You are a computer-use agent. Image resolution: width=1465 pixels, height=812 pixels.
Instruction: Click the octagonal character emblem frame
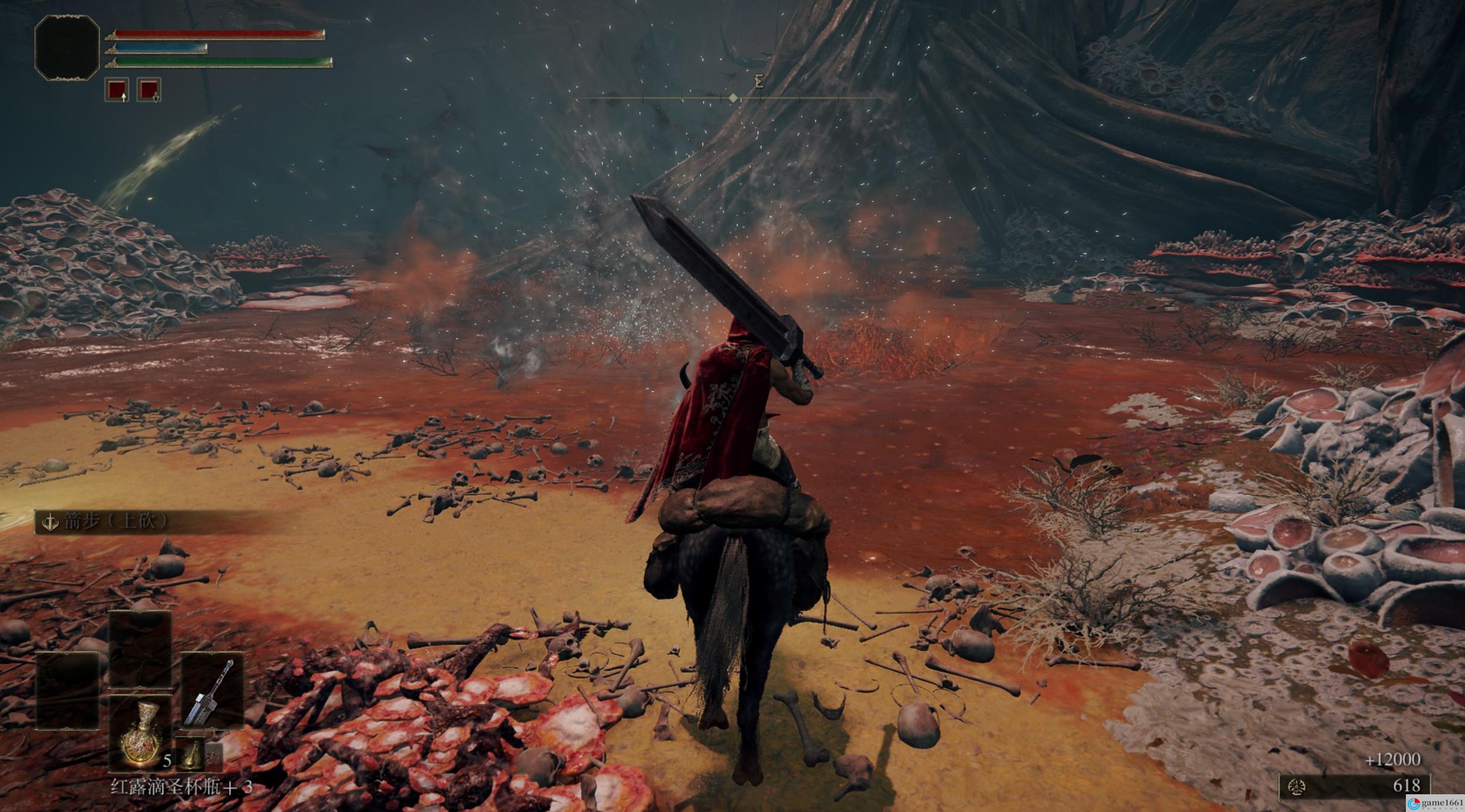click(67, 47)
